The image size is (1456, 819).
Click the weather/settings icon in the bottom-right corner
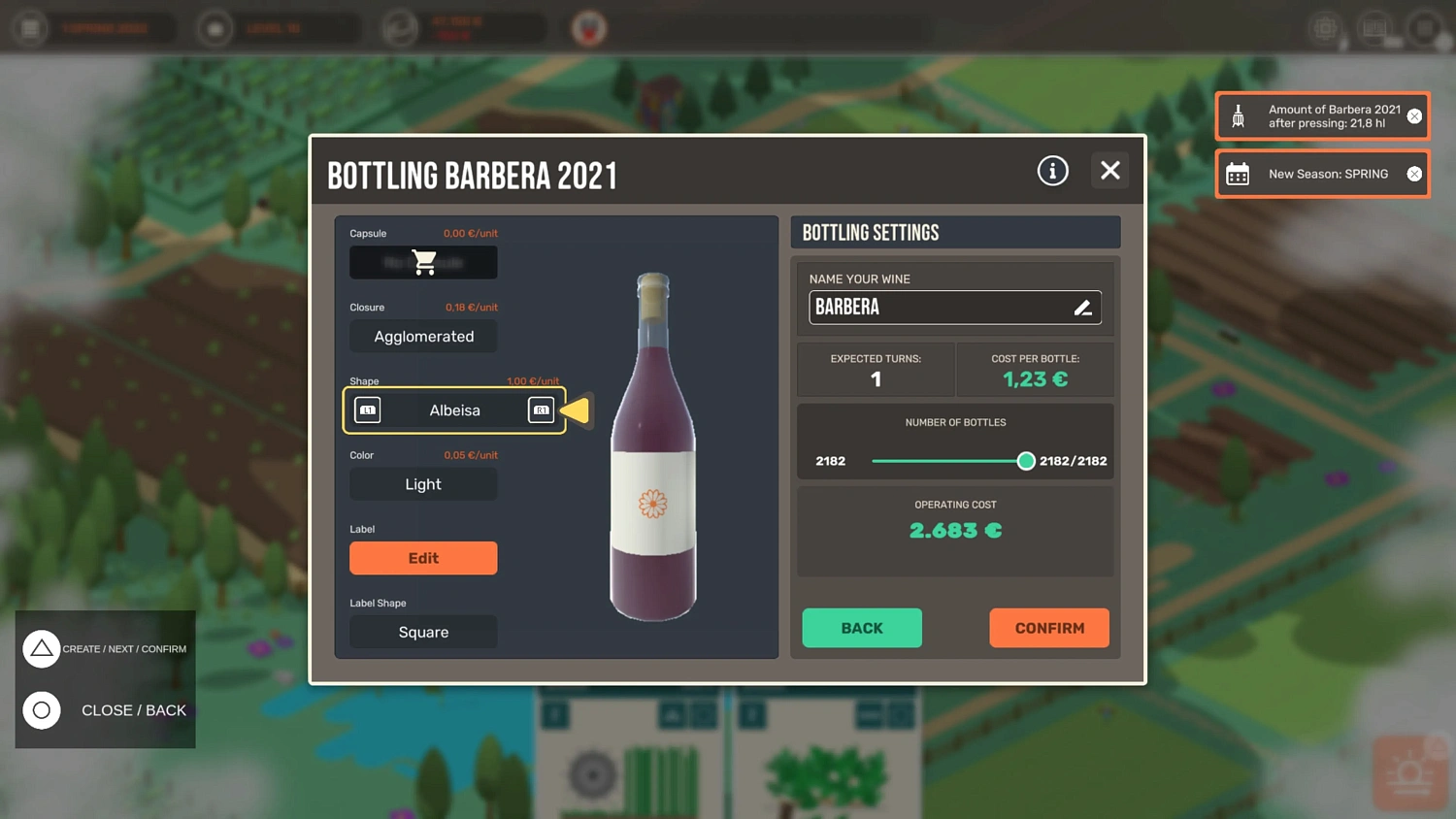(x=1412, y=771)
